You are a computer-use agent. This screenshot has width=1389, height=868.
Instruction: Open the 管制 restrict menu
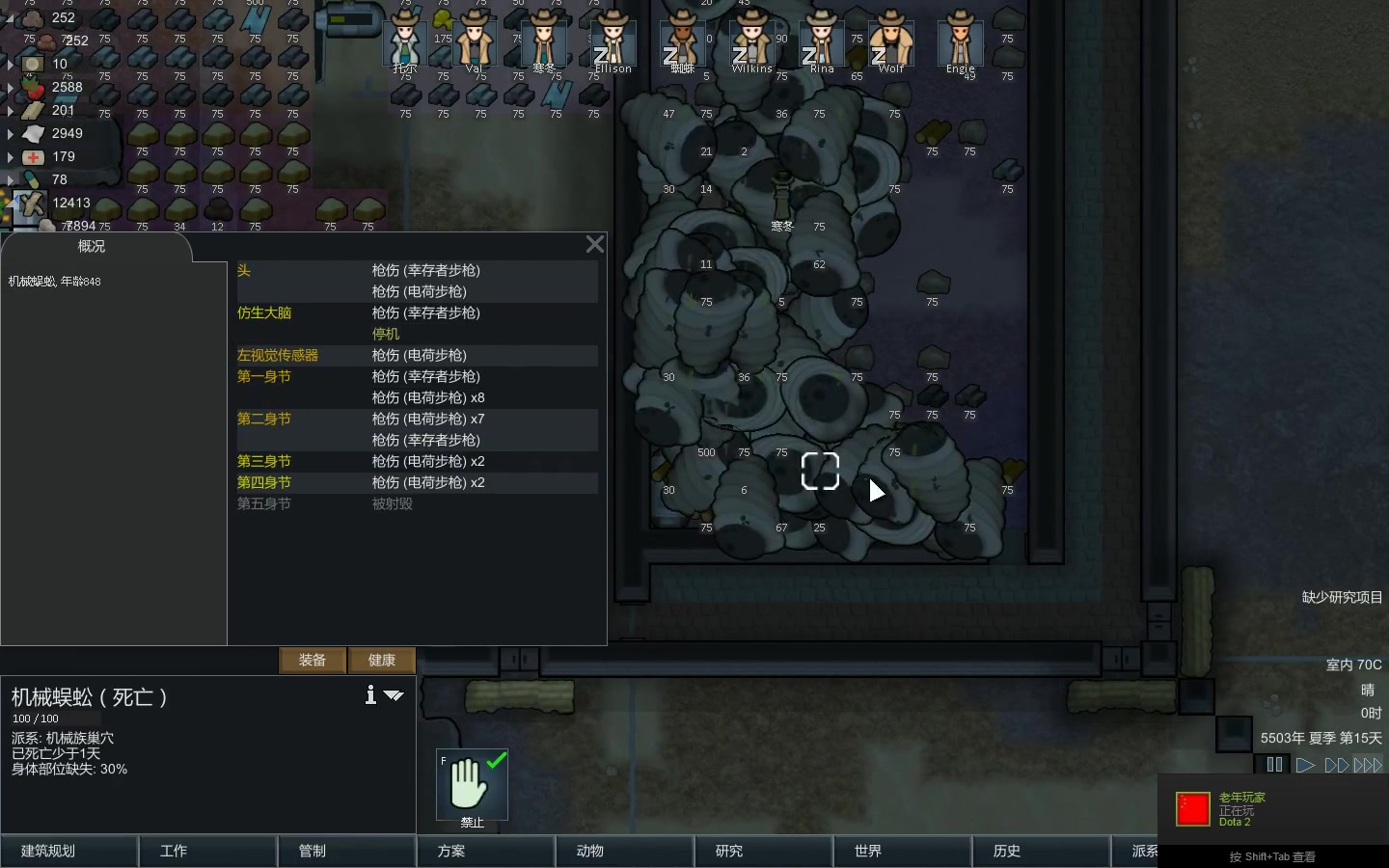pyautogui.click(x=346, y=851)
